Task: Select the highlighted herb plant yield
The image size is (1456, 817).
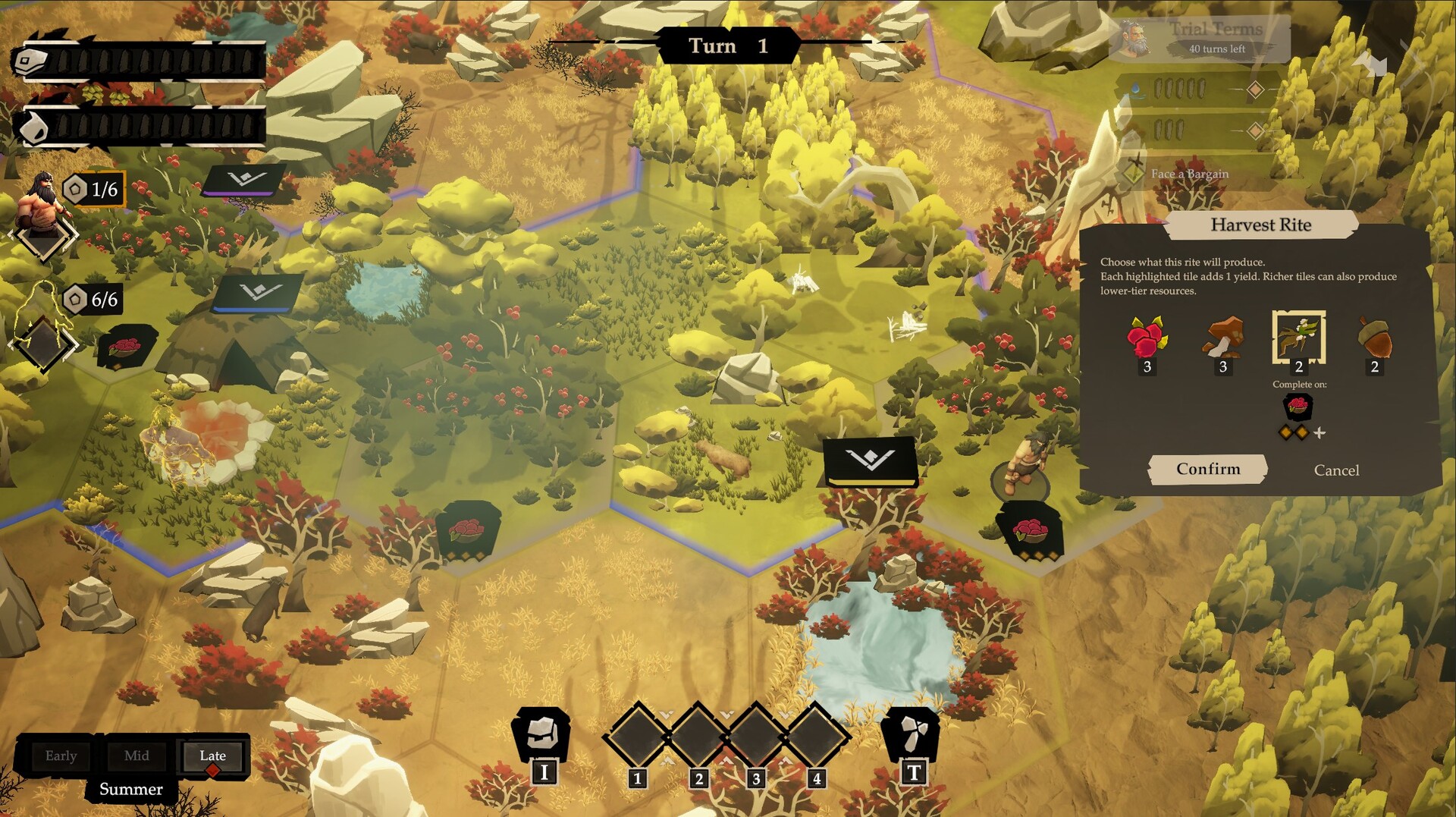Action: pos(1298,338)
